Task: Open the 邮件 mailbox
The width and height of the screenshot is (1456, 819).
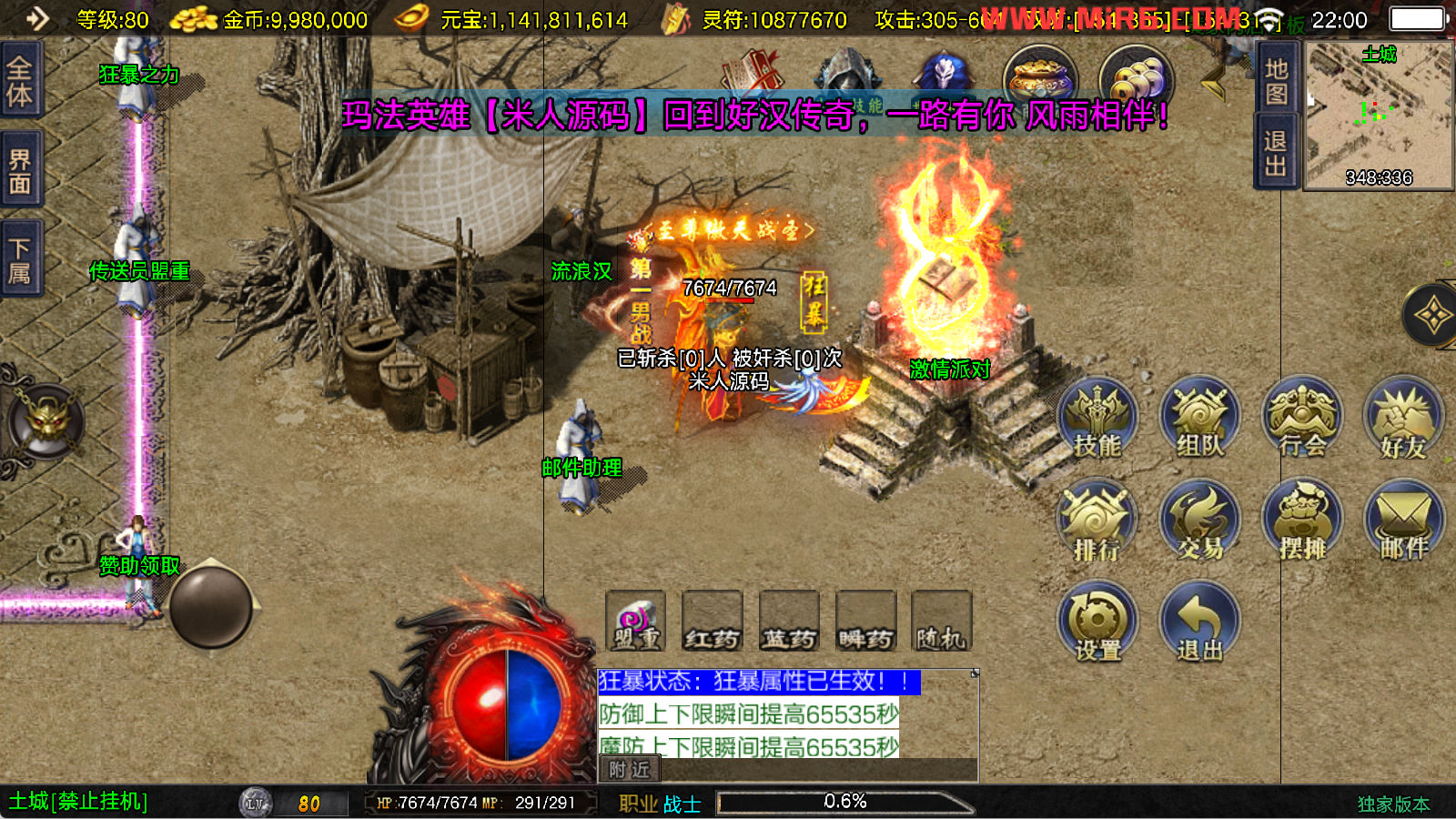Action: 1403,521
